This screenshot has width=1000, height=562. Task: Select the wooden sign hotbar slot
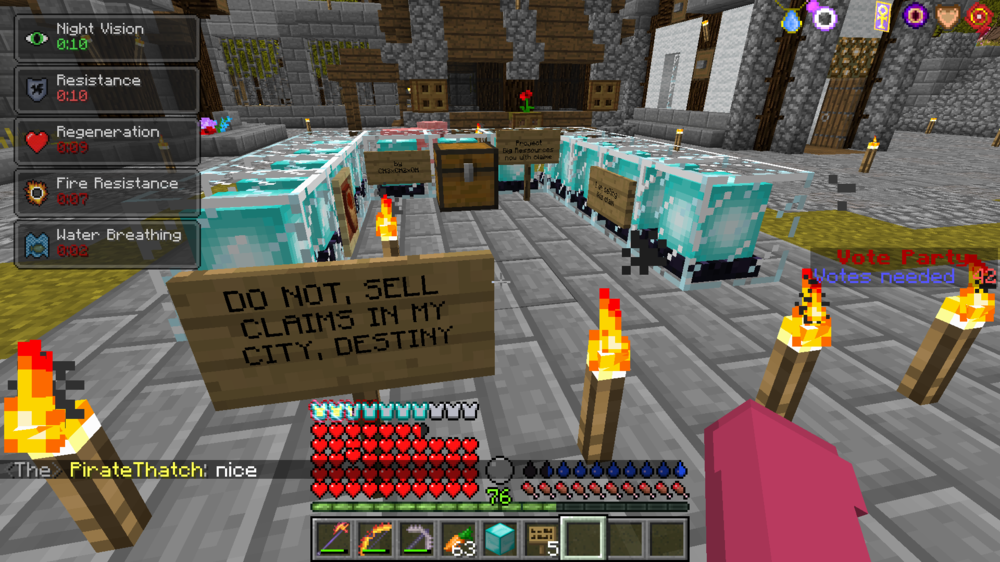coord(541,539)
